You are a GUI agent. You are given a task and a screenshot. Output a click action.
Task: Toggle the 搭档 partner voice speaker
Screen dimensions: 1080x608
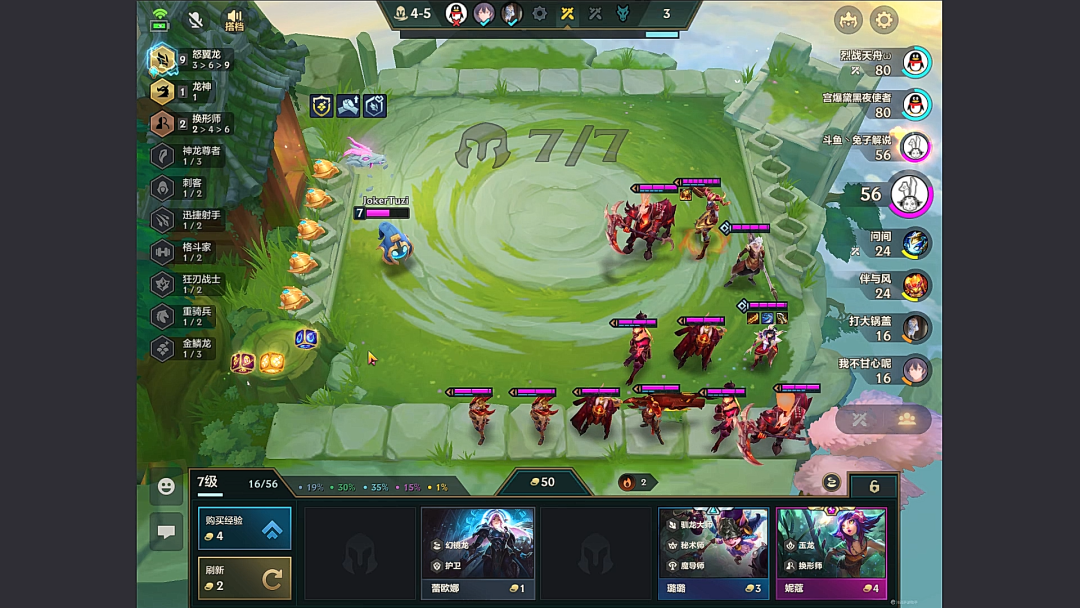coord(235,19)
